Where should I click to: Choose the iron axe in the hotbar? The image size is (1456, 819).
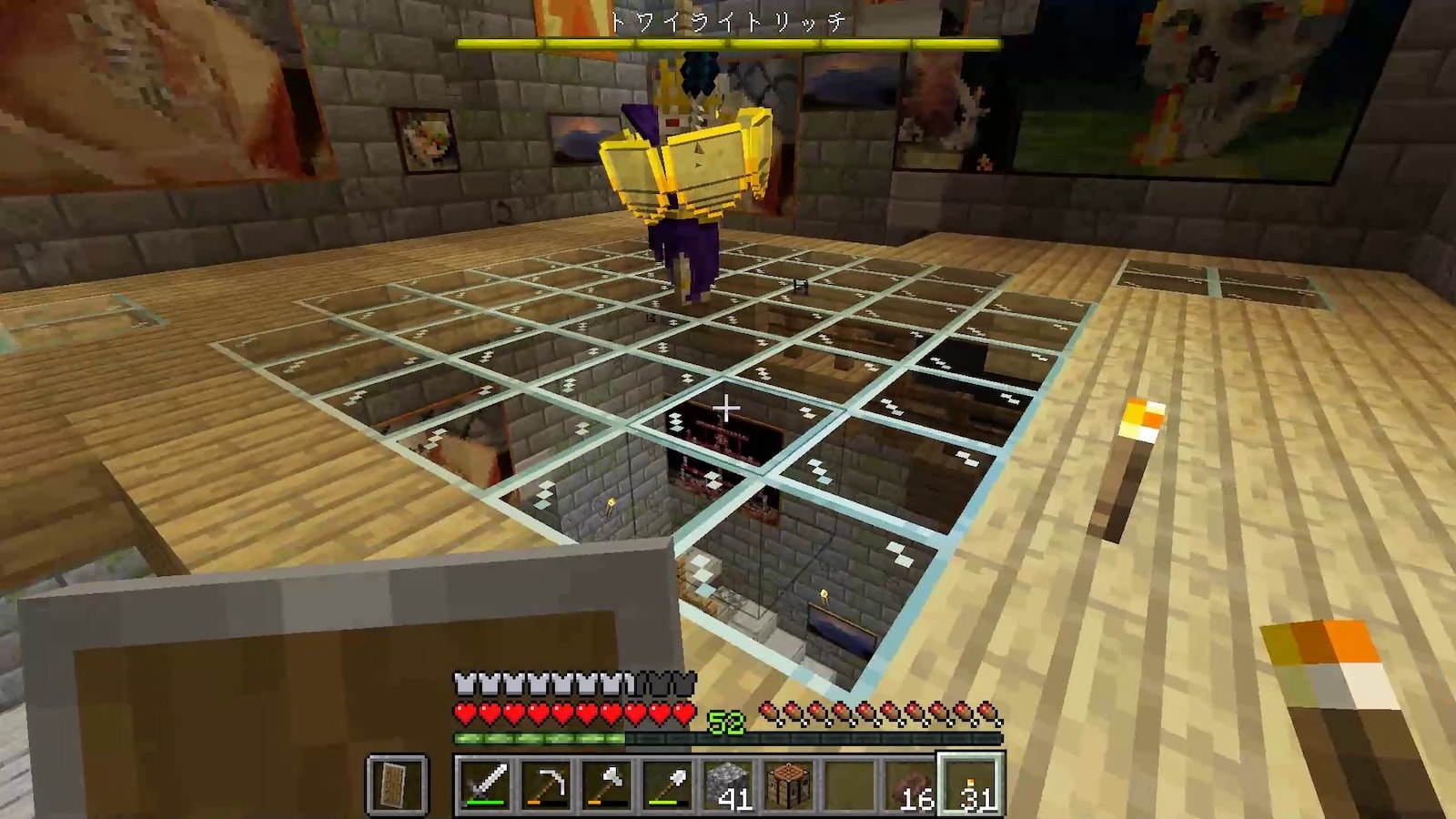click(606, 784)
